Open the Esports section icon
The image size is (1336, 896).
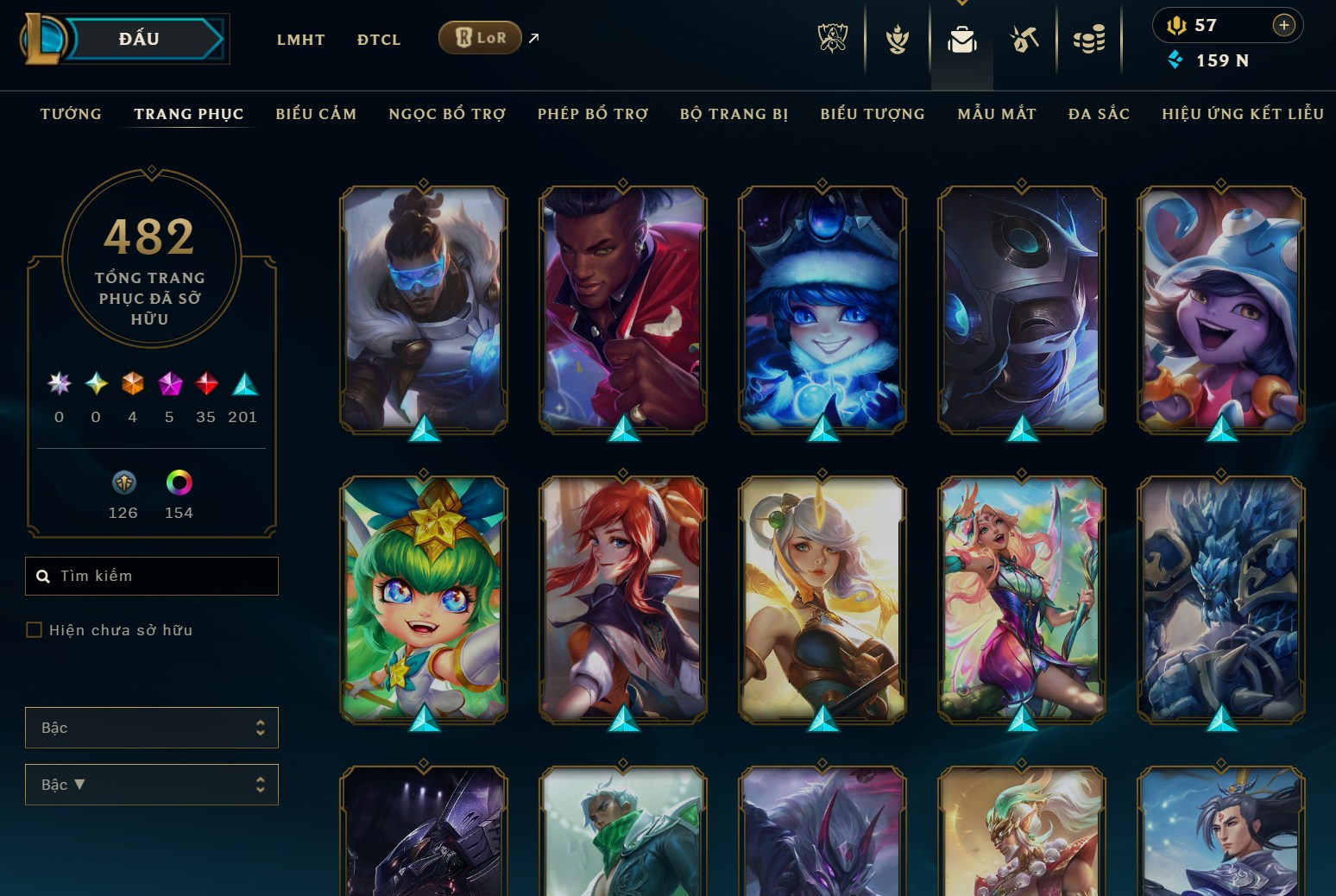pos(833,39)
